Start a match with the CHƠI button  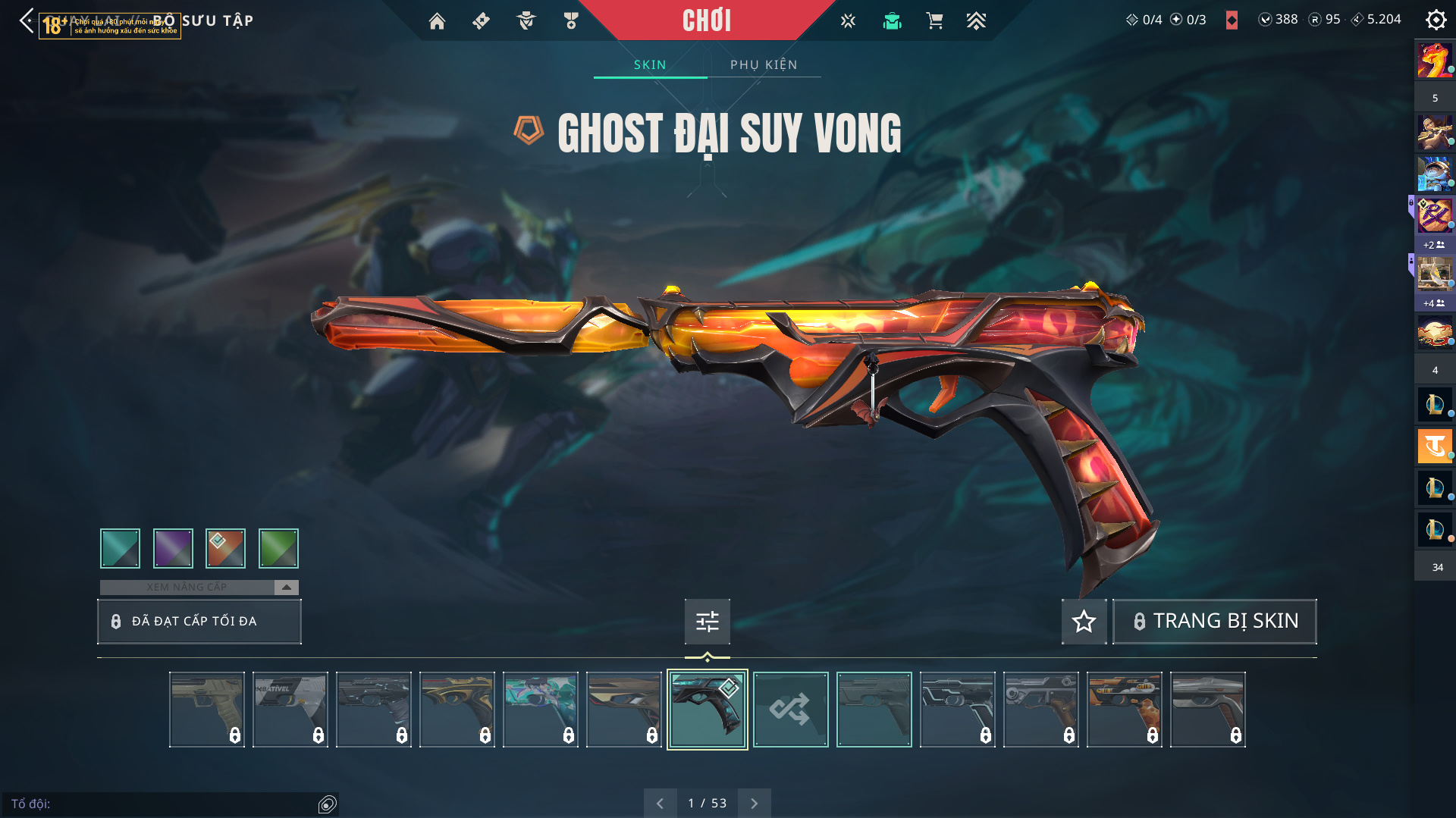coord(706,20)
